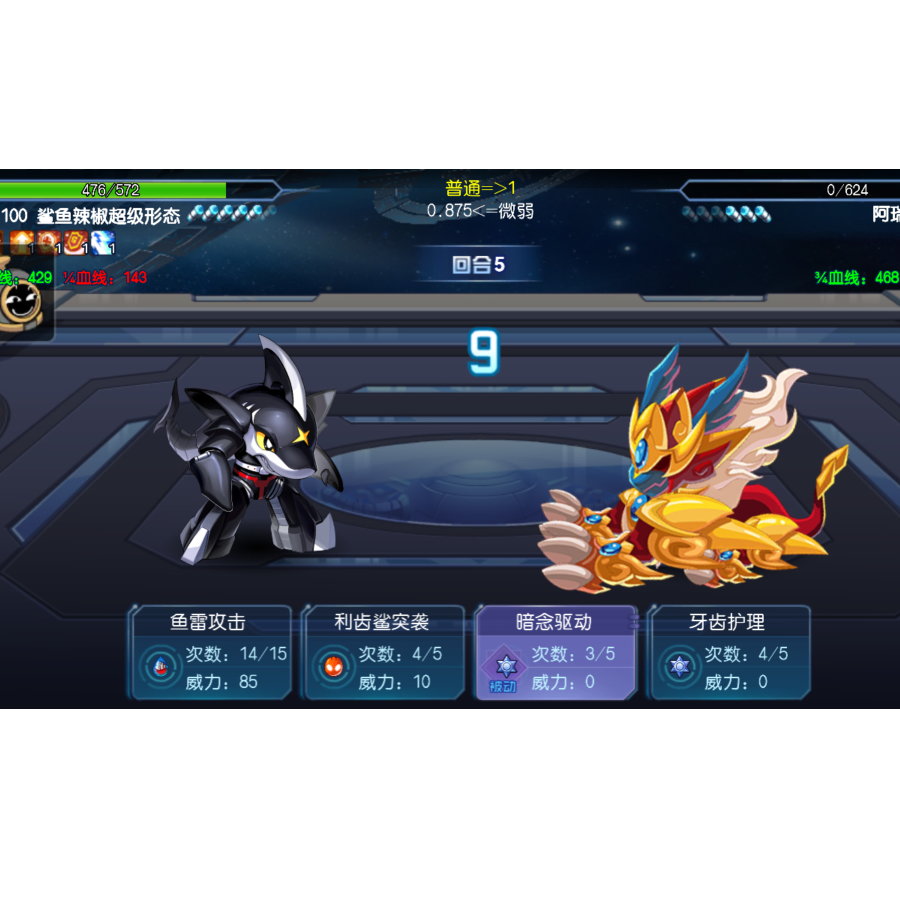Select the 利齿鲨突袭 skill
Viewport: 900px width, 900px height.
point(383,652)
